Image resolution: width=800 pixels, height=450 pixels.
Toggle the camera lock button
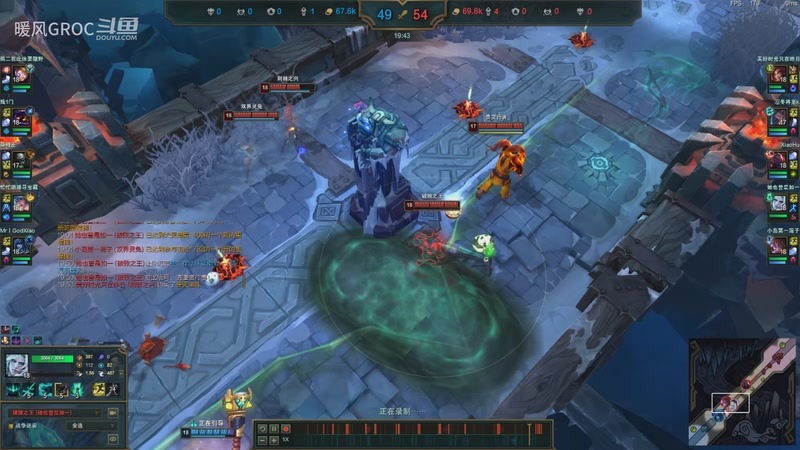pyautogui.click(x=112, y=412)
